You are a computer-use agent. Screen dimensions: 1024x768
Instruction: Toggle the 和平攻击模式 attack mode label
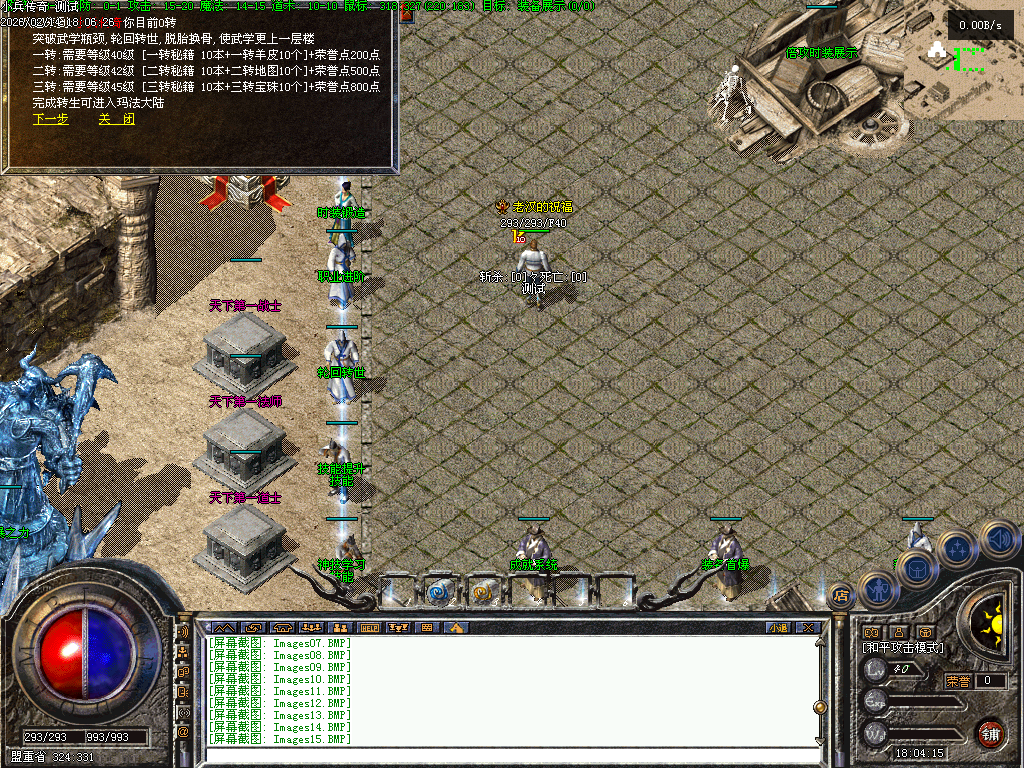(903, 648)
